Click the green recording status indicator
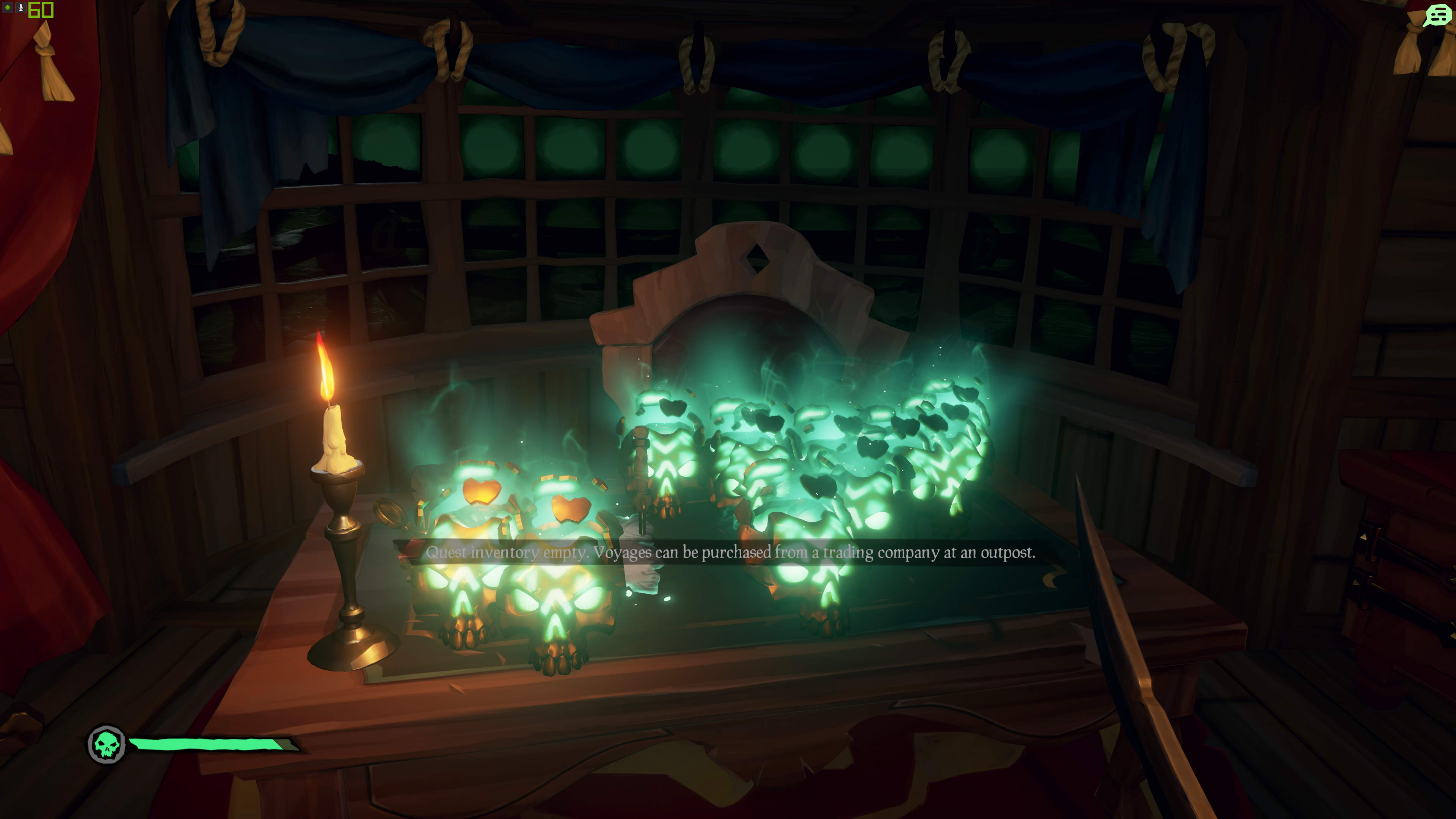 7,8
